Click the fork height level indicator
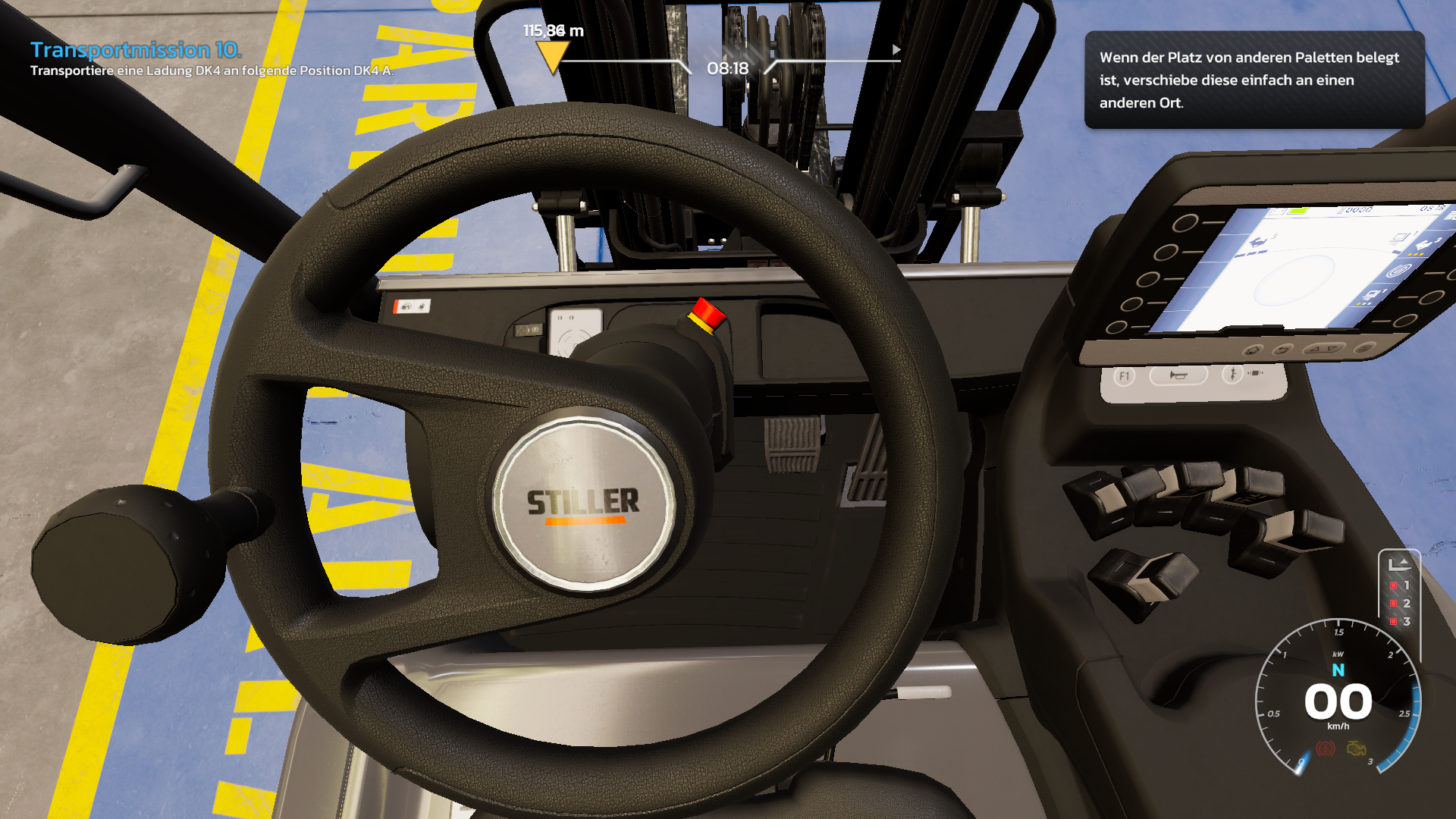Image resolution: width=1456 pixels, height=819 pixels. (1399, 592)
